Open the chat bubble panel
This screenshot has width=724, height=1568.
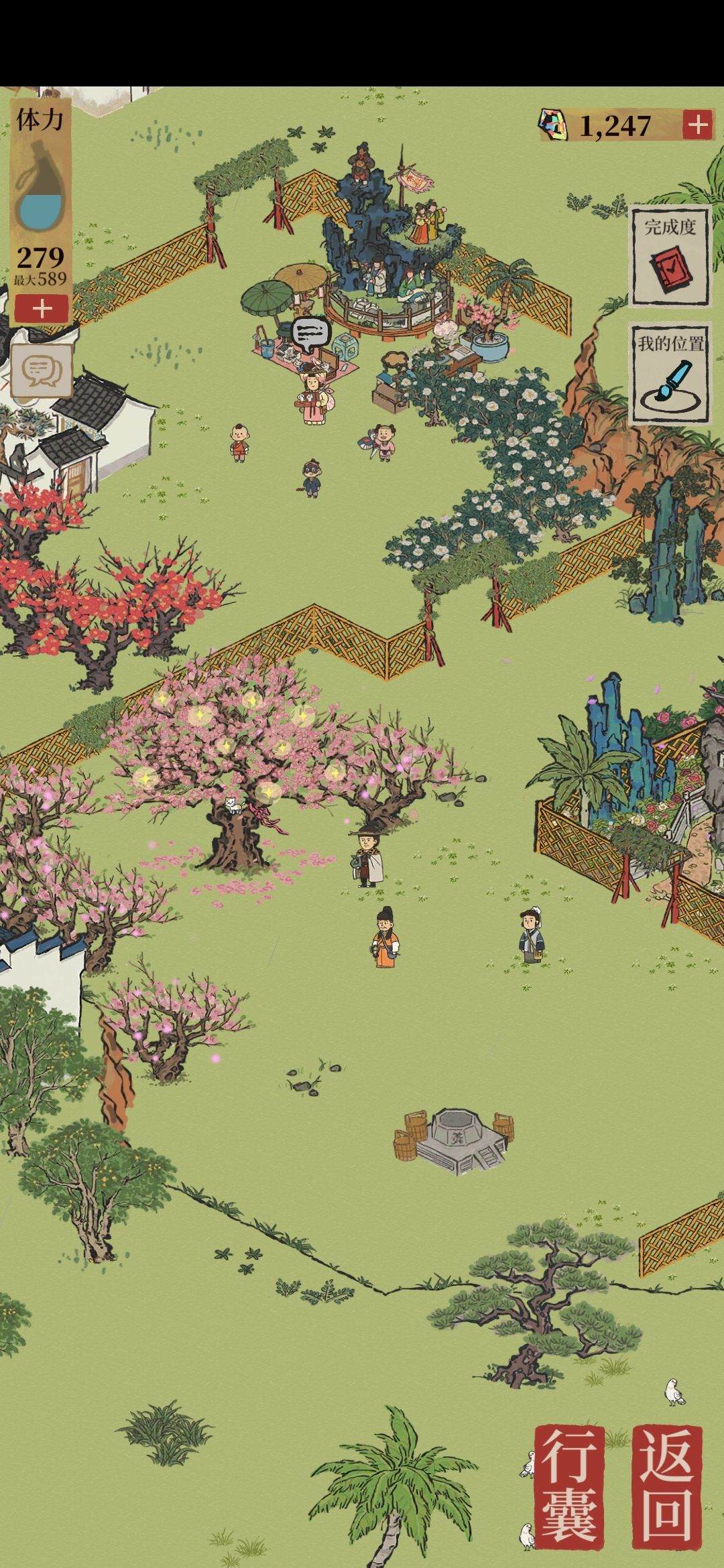[42, 371]
